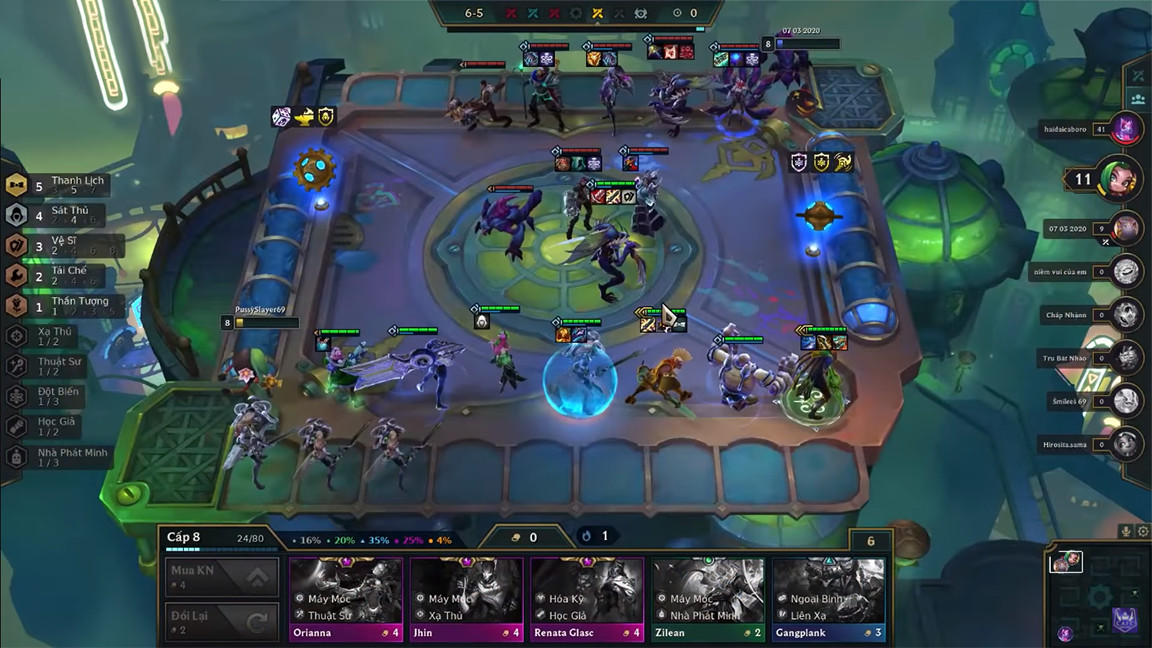Select Renata Glasc shop card
The image size is (1152, 648).
coord(587,598)
